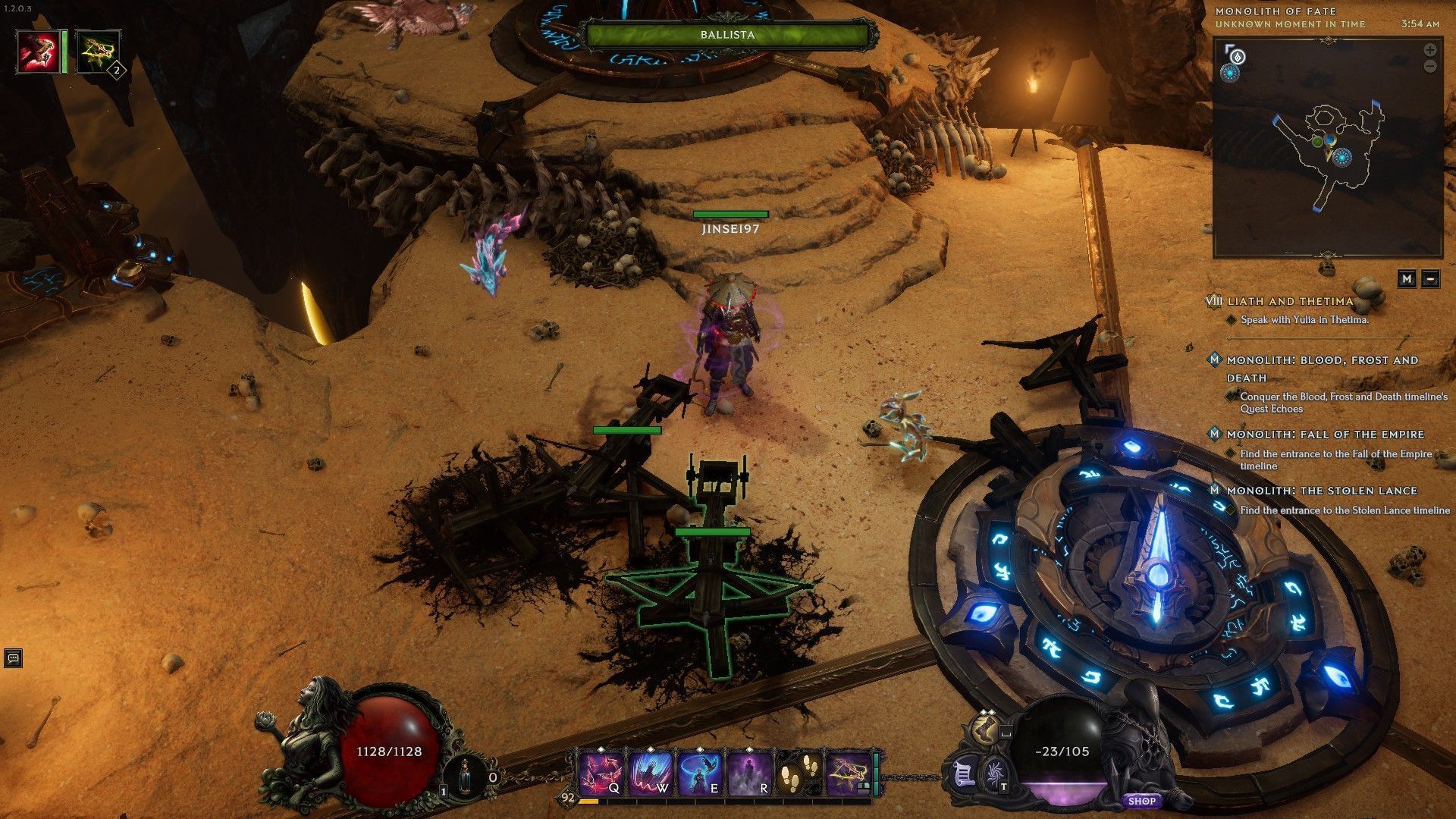
Task: Activate the Q slot skill
Action: click(x=601, y=774)
